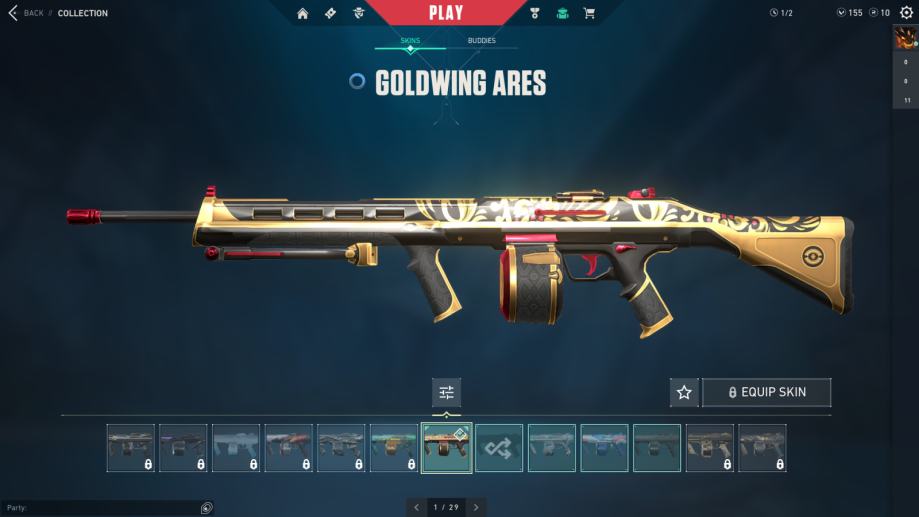This screenshot has width=919, height=517.
Task: Mark the skin as favorite with star
Action: click(x=684, y=392)
